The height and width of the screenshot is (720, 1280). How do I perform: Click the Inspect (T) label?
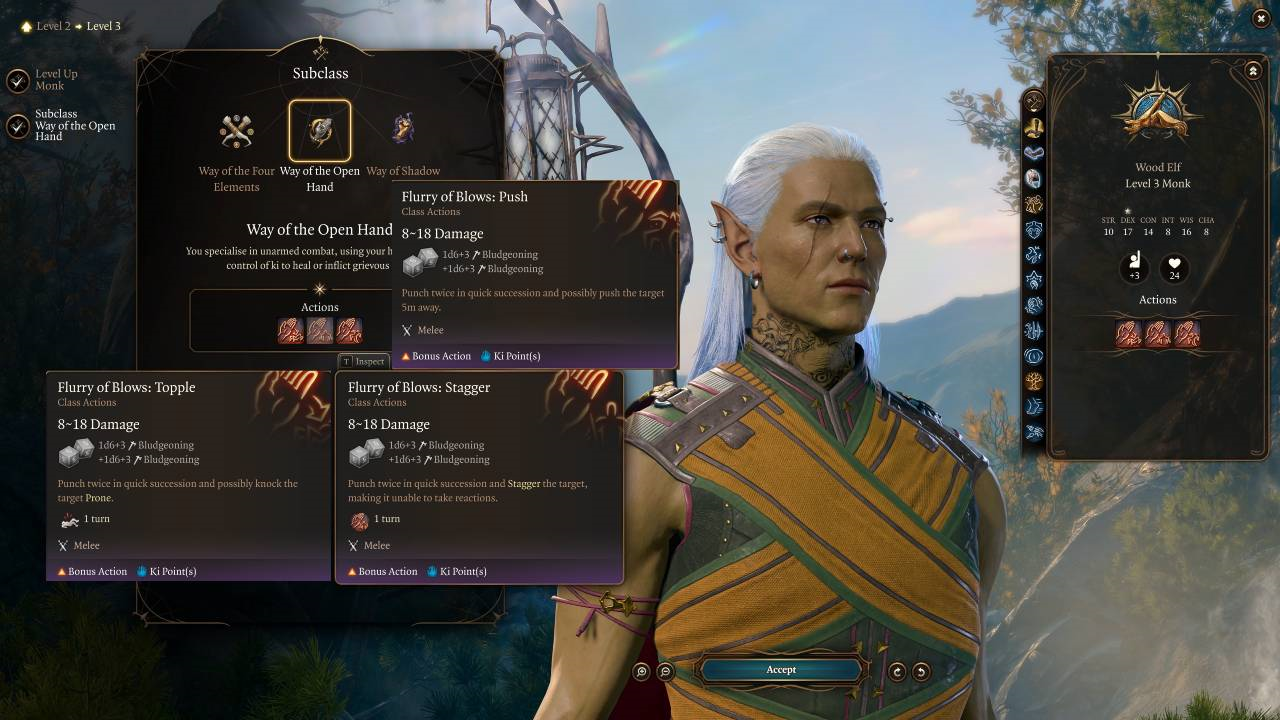click(x=364, y=362)
